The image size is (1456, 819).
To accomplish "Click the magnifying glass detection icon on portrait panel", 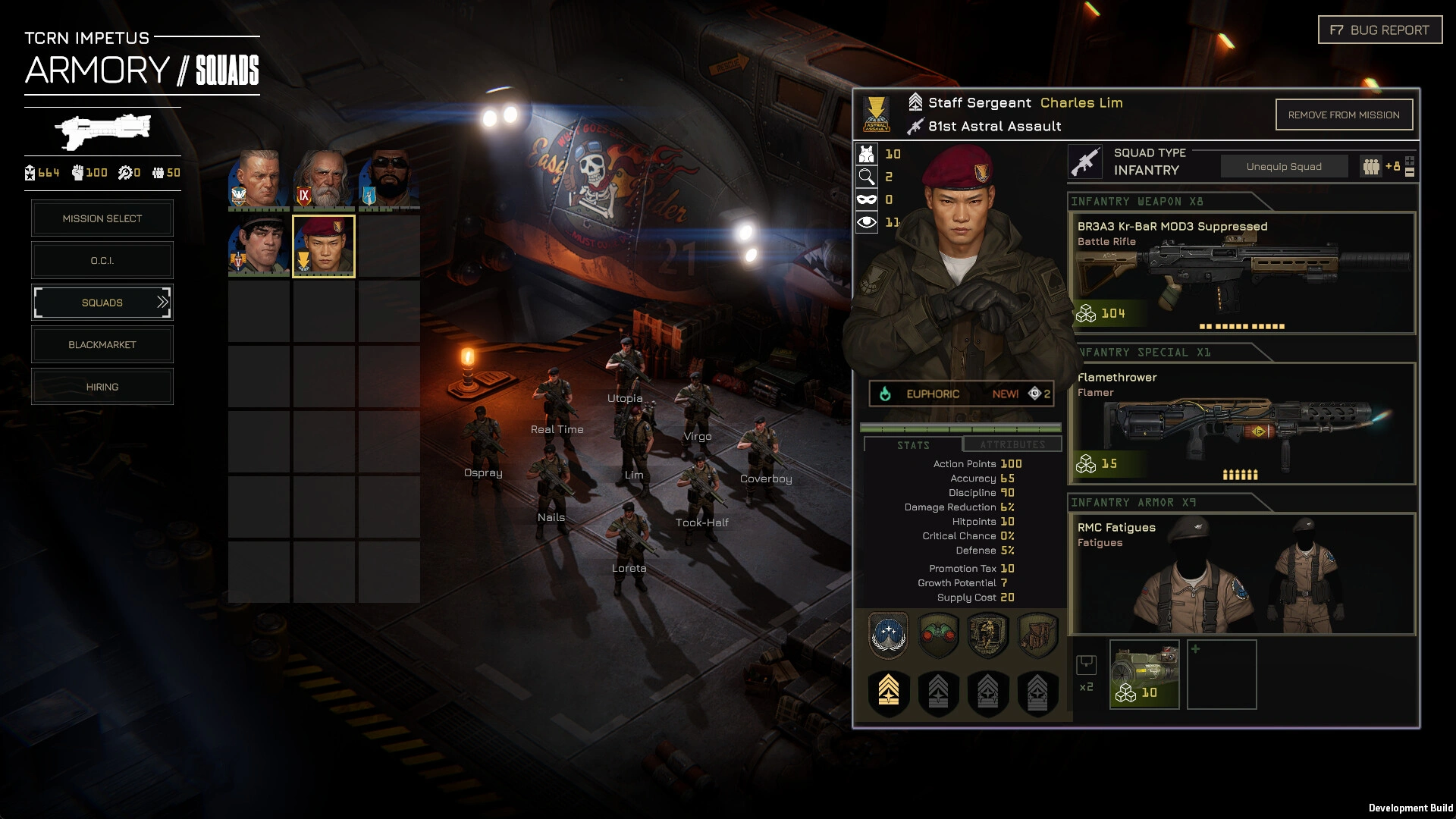I will (865, 176).
